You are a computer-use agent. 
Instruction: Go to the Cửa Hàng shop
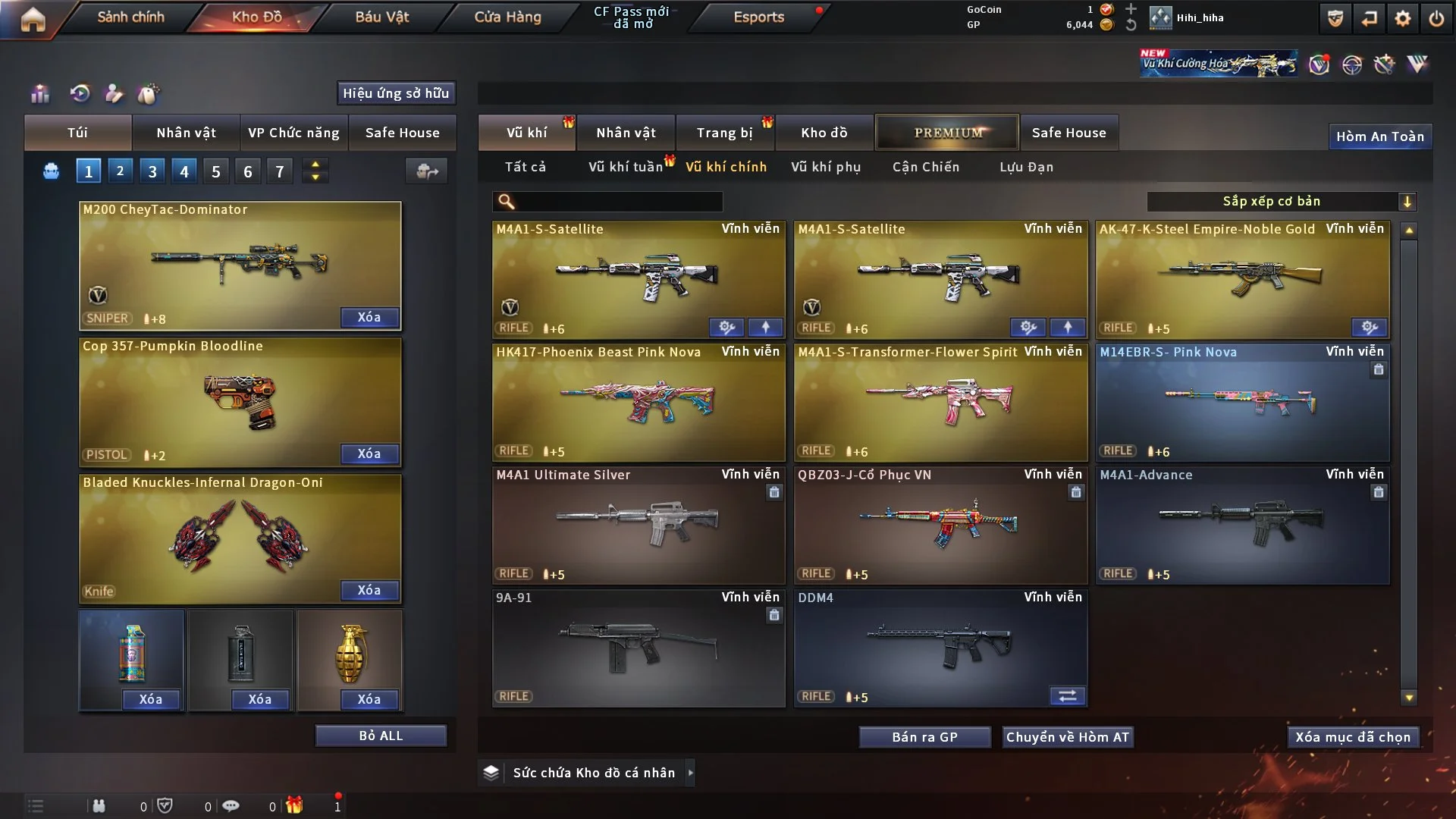[507, 17]
